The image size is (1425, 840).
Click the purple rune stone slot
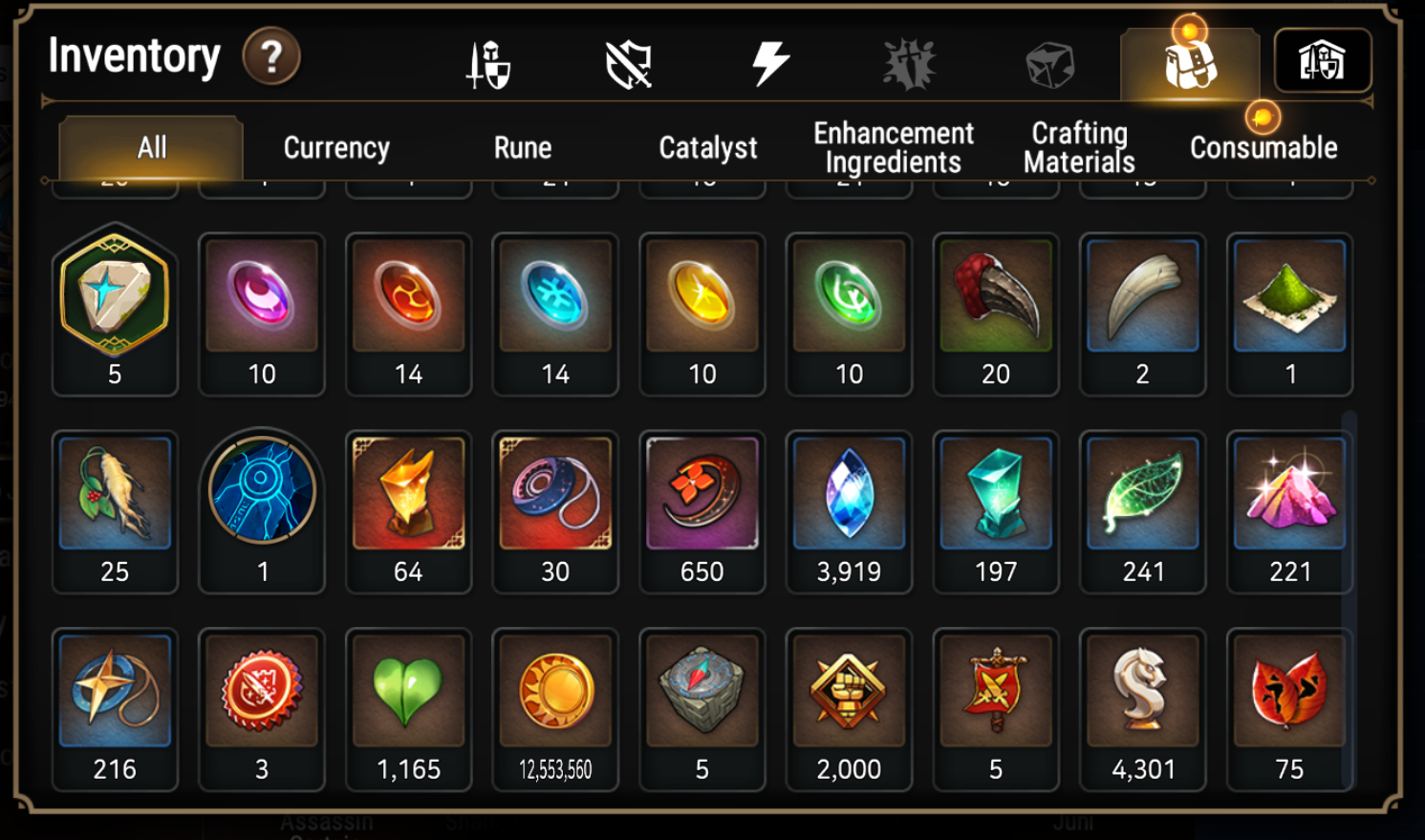point(262,312)
